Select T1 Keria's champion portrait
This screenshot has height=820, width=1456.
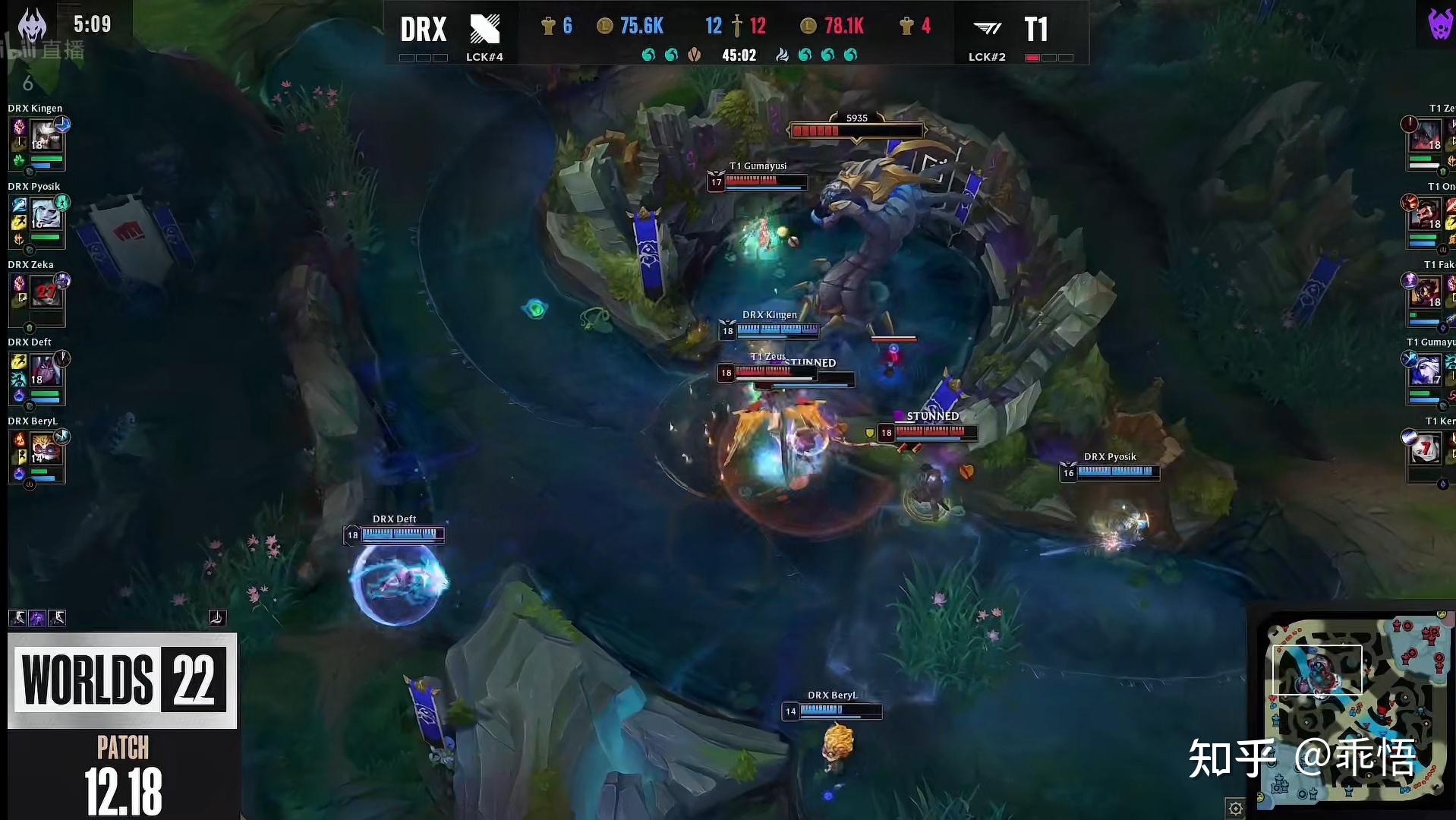1426,449
